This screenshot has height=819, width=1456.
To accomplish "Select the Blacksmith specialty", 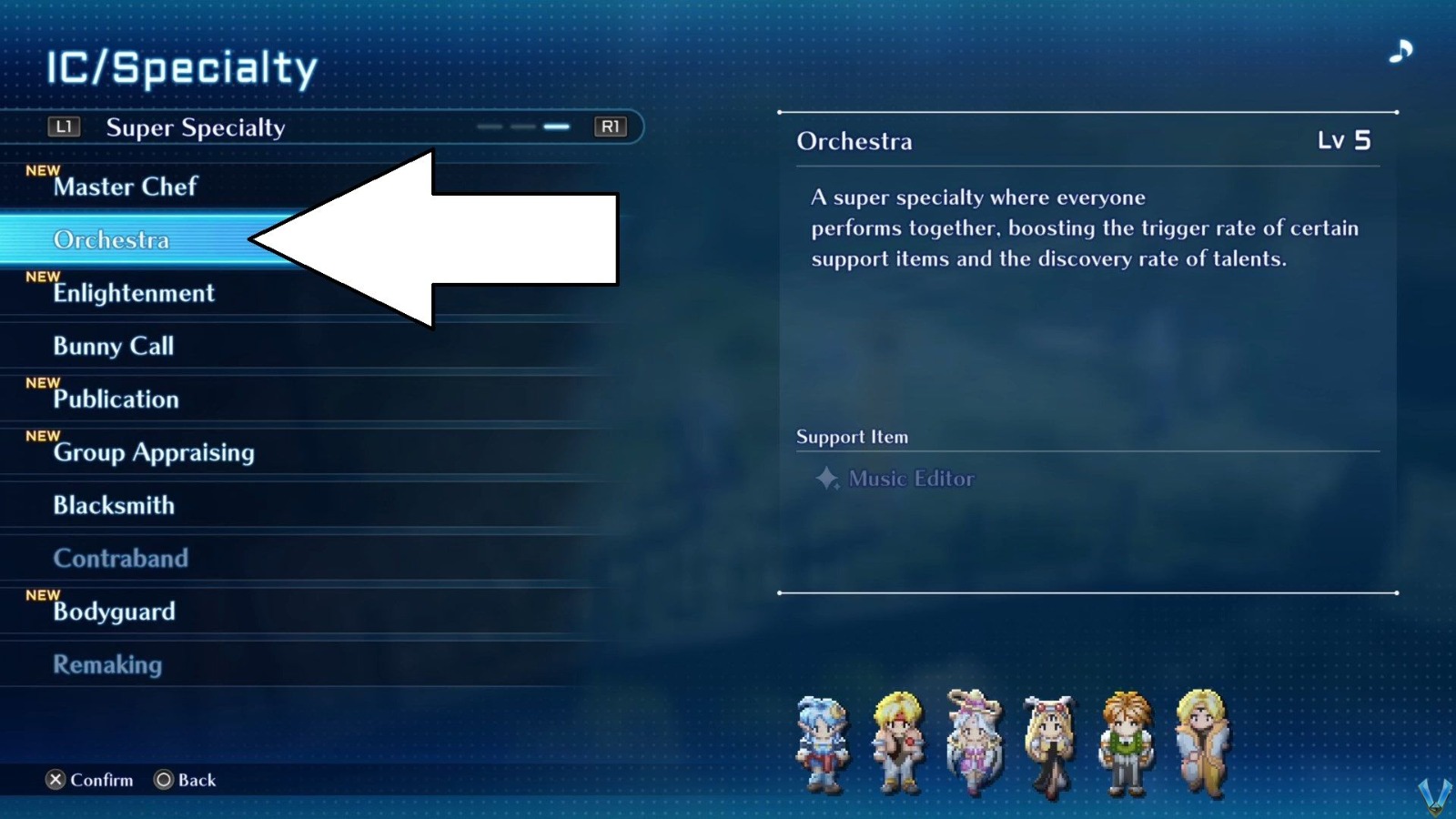I will (x=115, y=506).
